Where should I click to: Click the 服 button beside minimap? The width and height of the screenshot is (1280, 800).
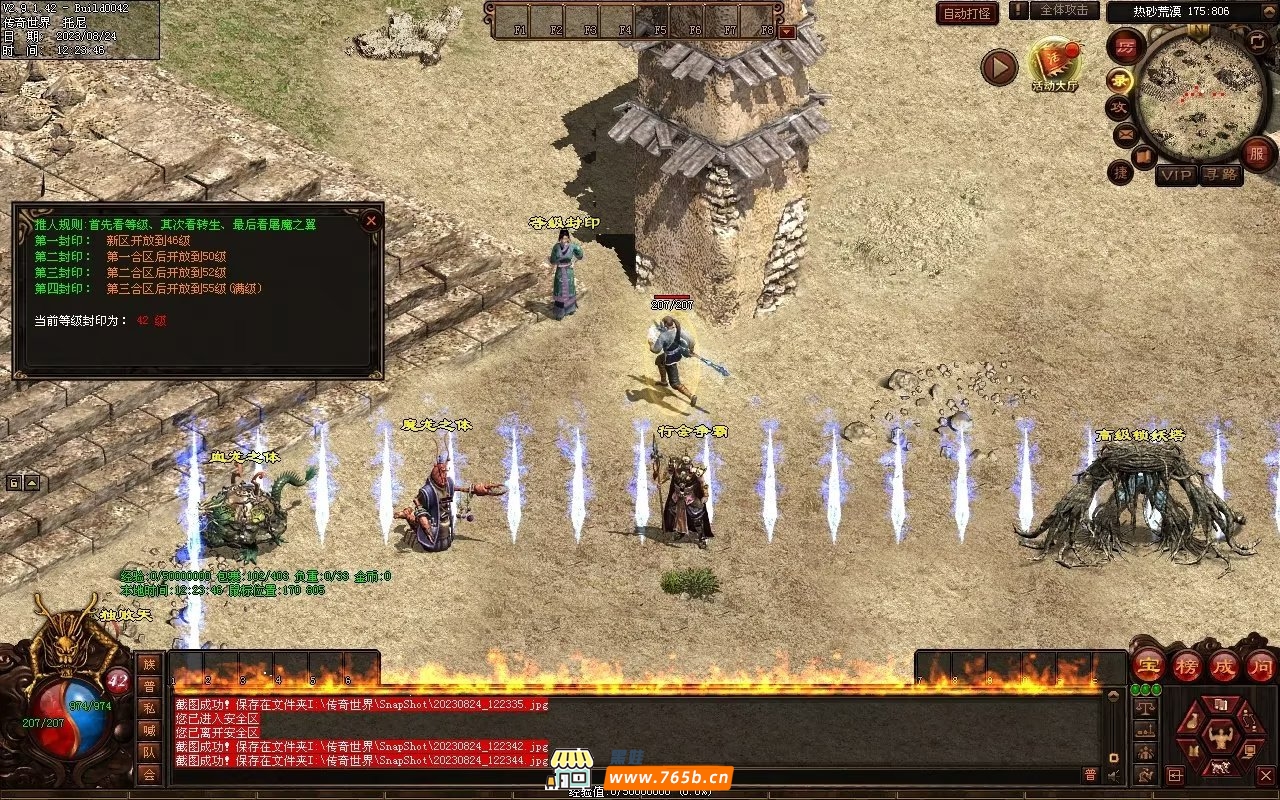click(x=1257, y=153)
